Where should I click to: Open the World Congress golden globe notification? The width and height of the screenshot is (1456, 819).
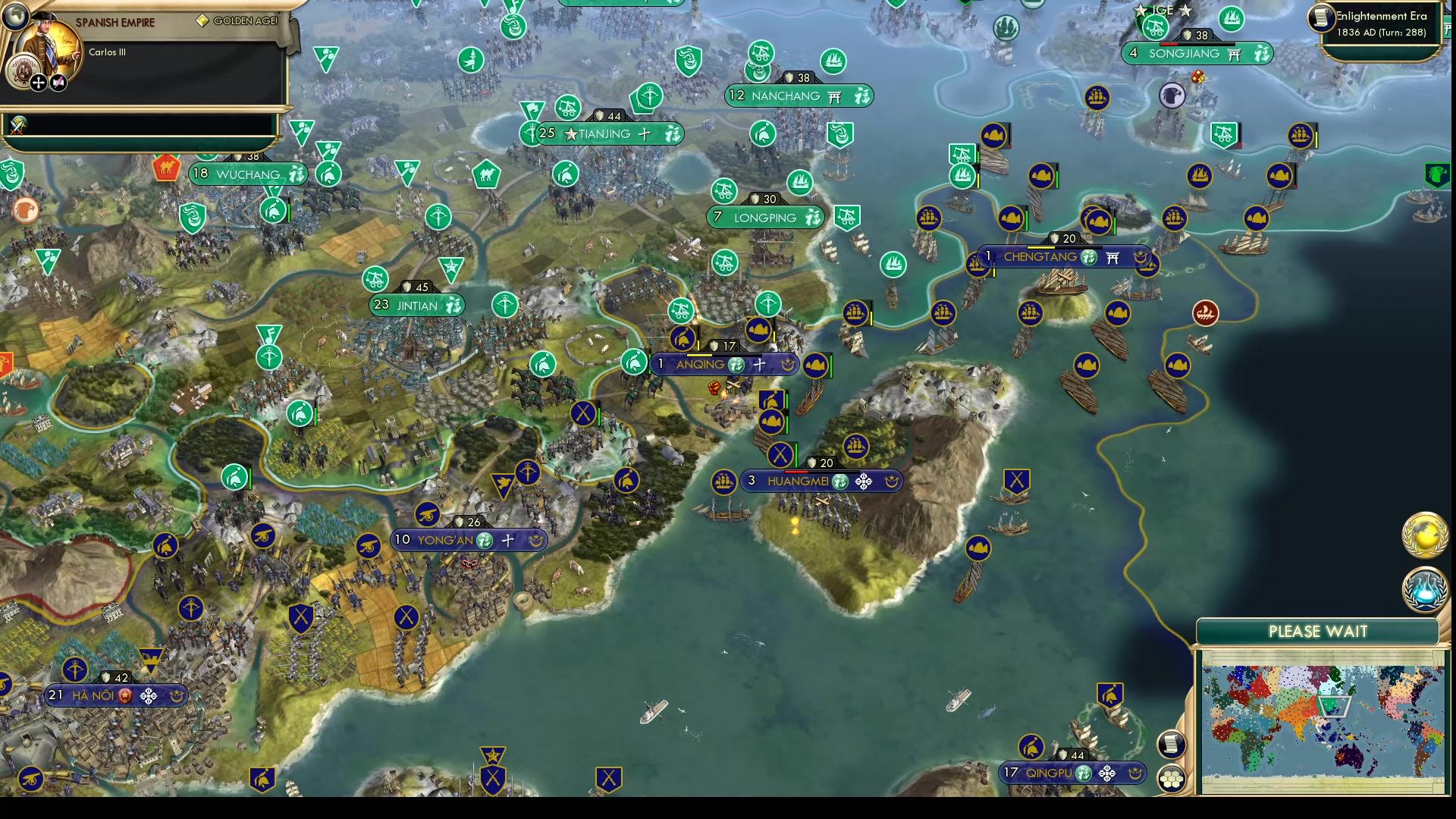(x=1423, y=536)
